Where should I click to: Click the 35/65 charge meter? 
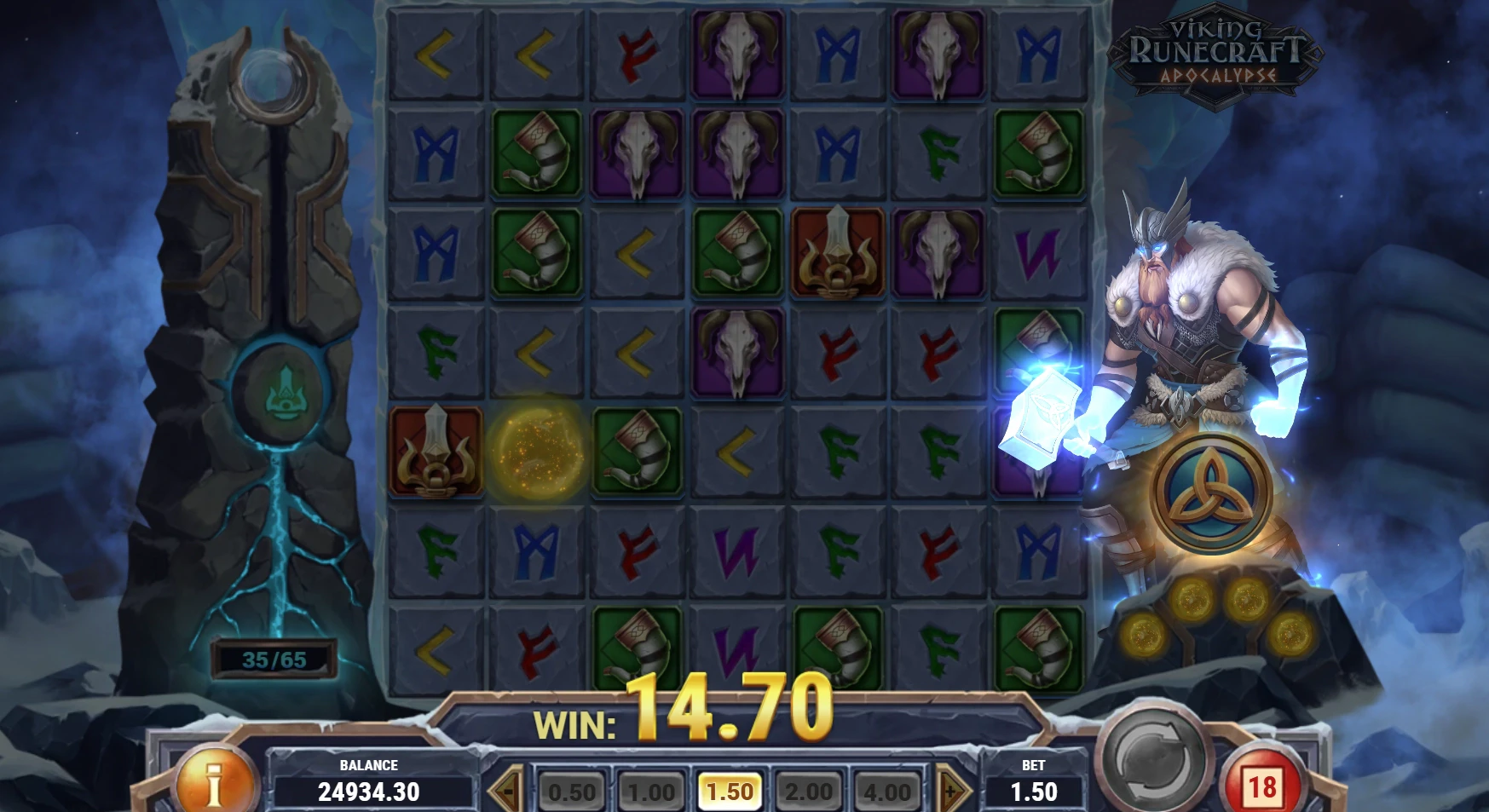point(274,656)
